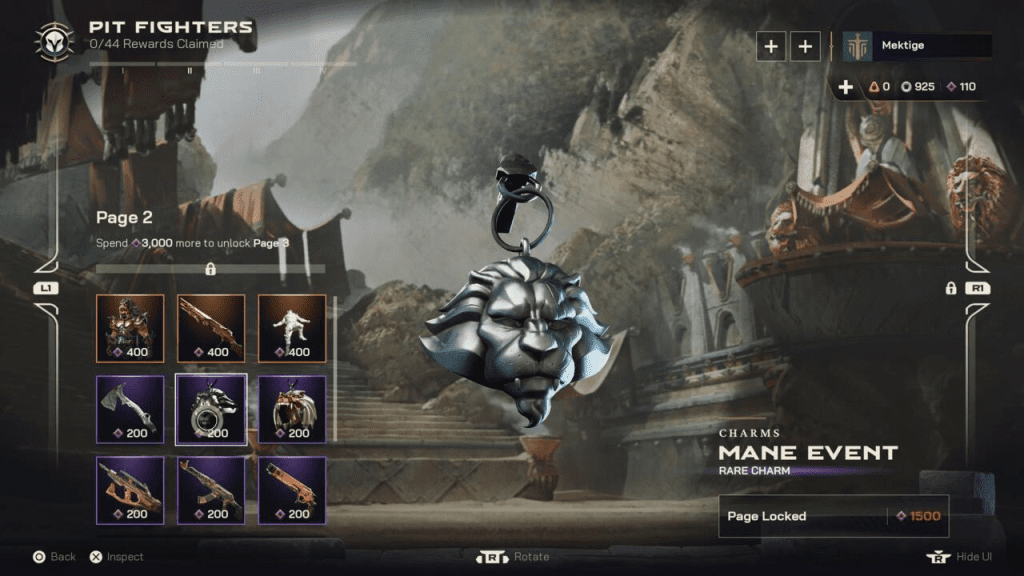Click the plus beside the currency counts
The height and width of the screenshot is (576, 1024).
pyautogui.click(x=846, y=87)
